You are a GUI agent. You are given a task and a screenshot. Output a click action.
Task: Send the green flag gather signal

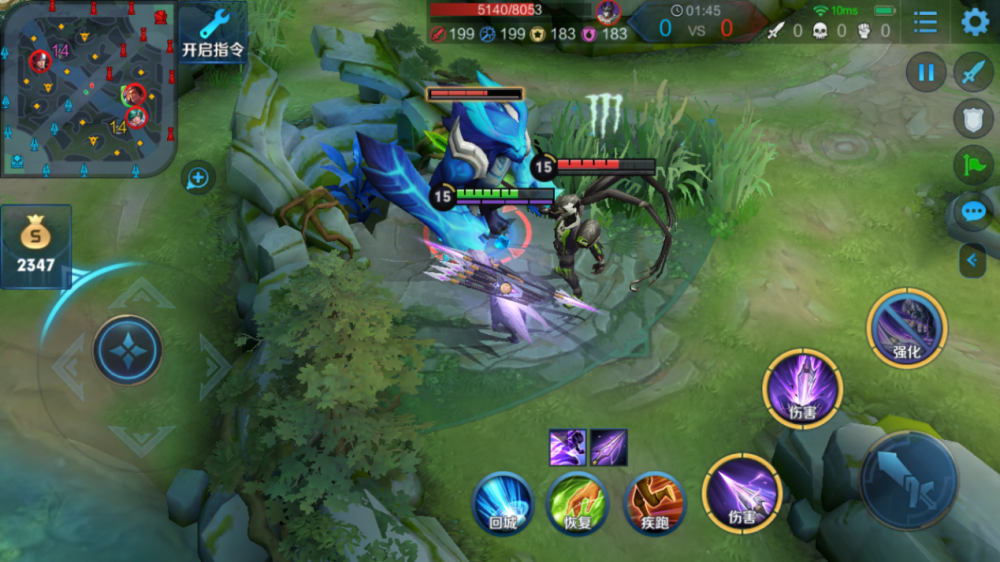coord(974,164)
